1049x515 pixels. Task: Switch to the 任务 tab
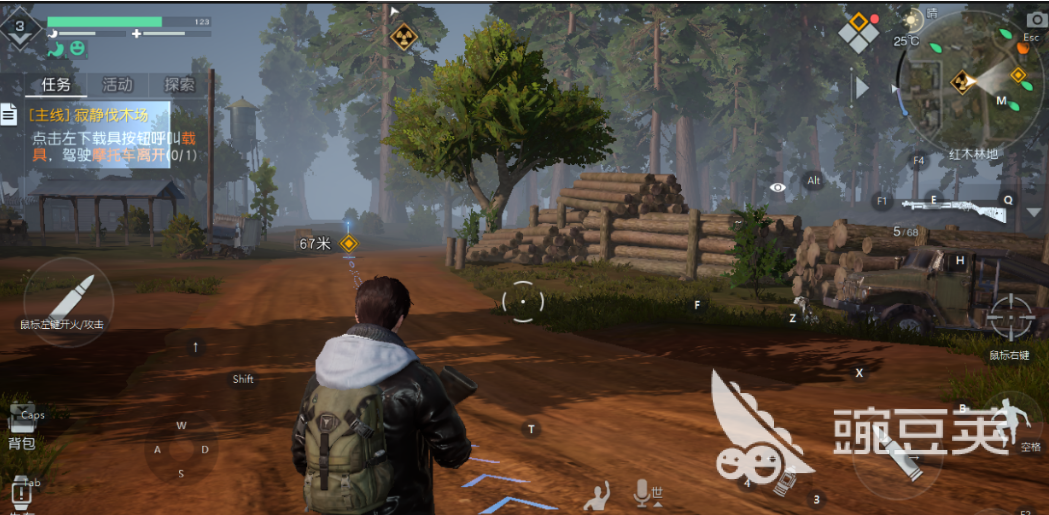click(x=55, y=85)
